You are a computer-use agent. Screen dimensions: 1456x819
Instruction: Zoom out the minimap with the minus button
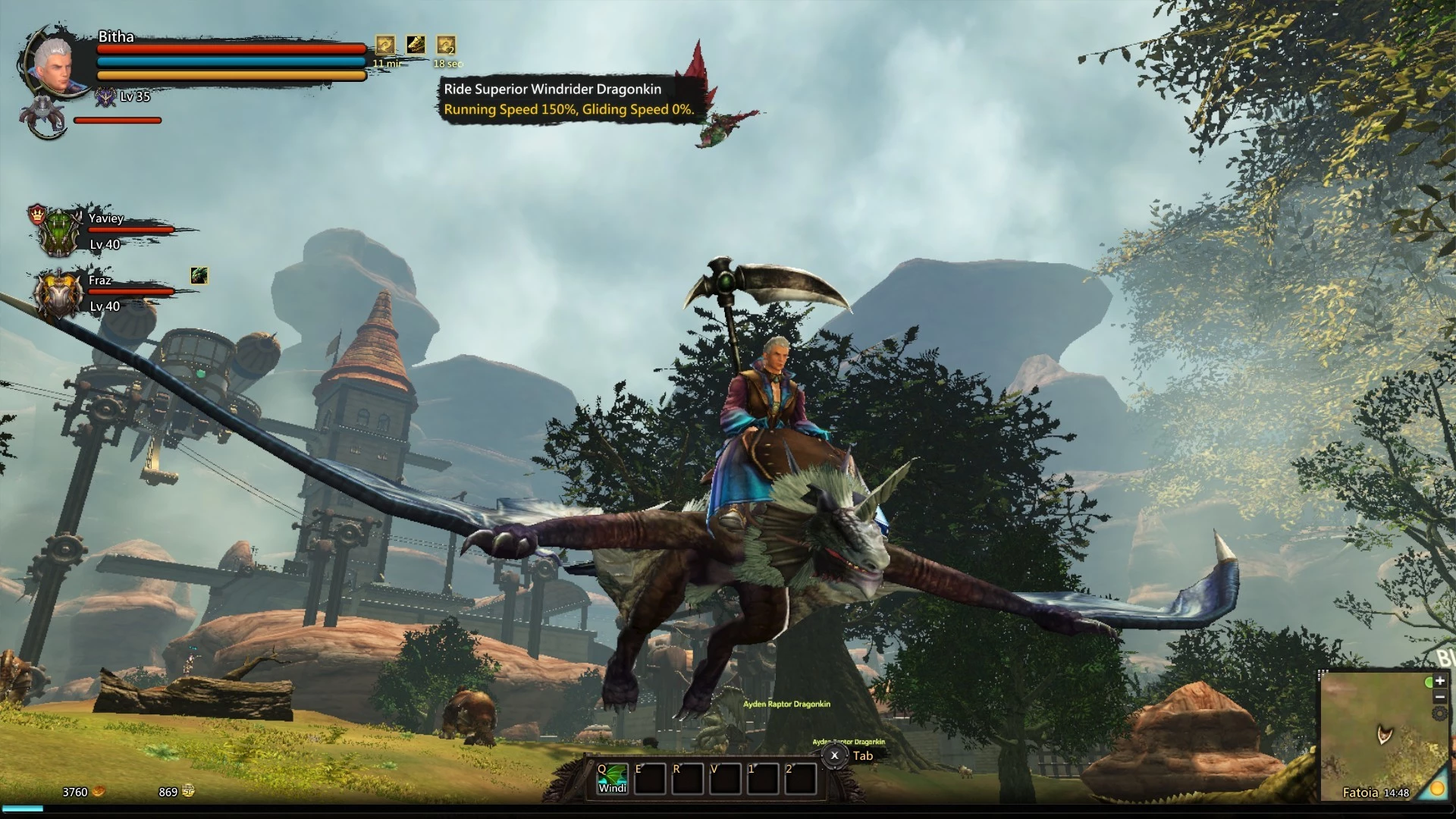click(x=1439, y=698)
